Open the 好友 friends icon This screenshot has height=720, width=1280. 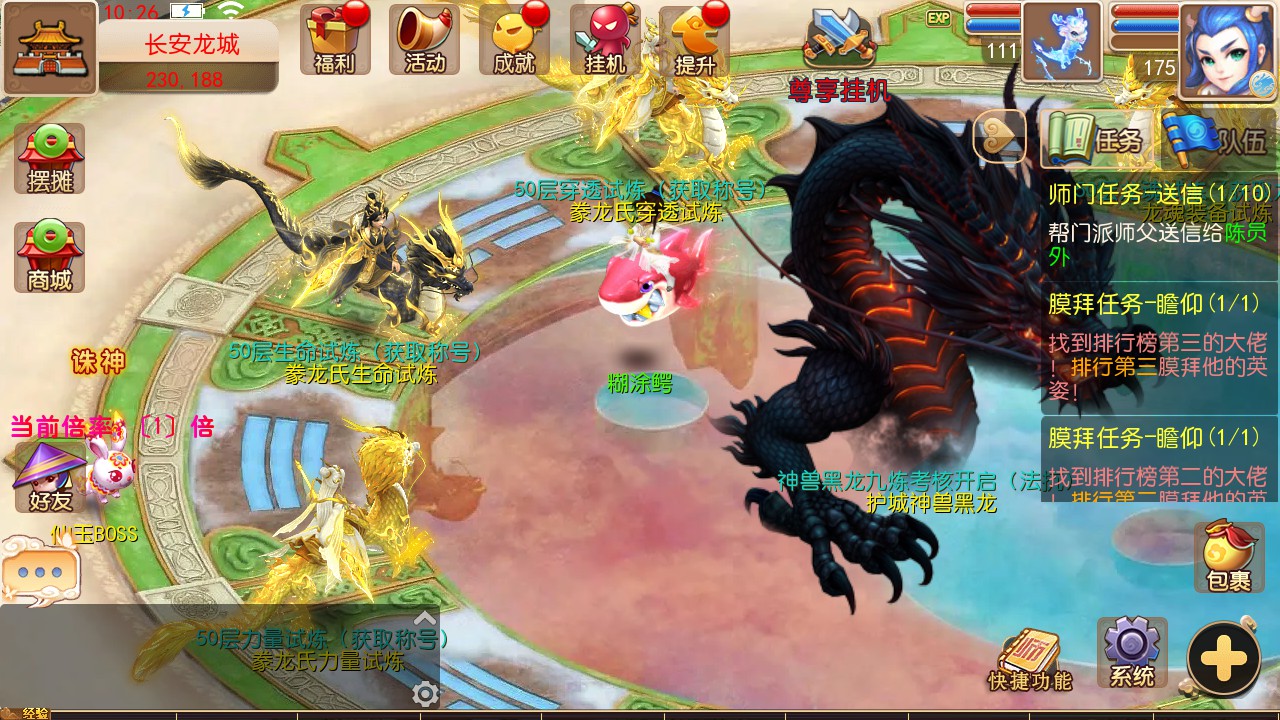coord(49,478)
